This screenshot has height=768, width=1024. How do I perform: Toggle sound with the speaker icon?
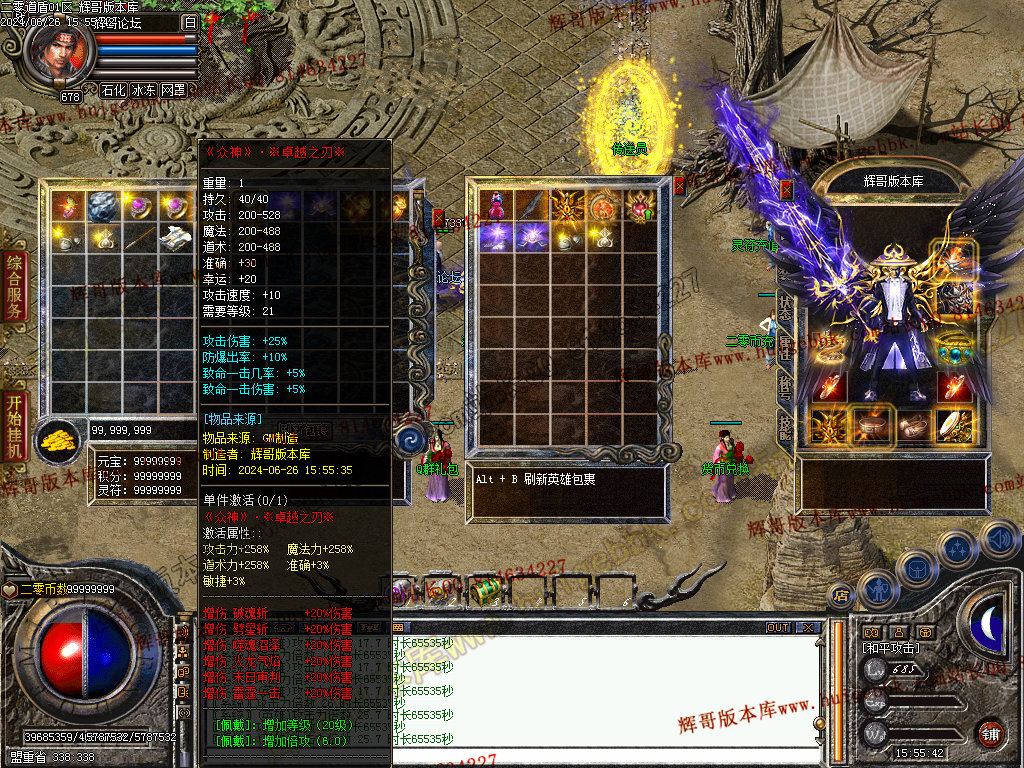pyautogui.click(x=999, y=540)
